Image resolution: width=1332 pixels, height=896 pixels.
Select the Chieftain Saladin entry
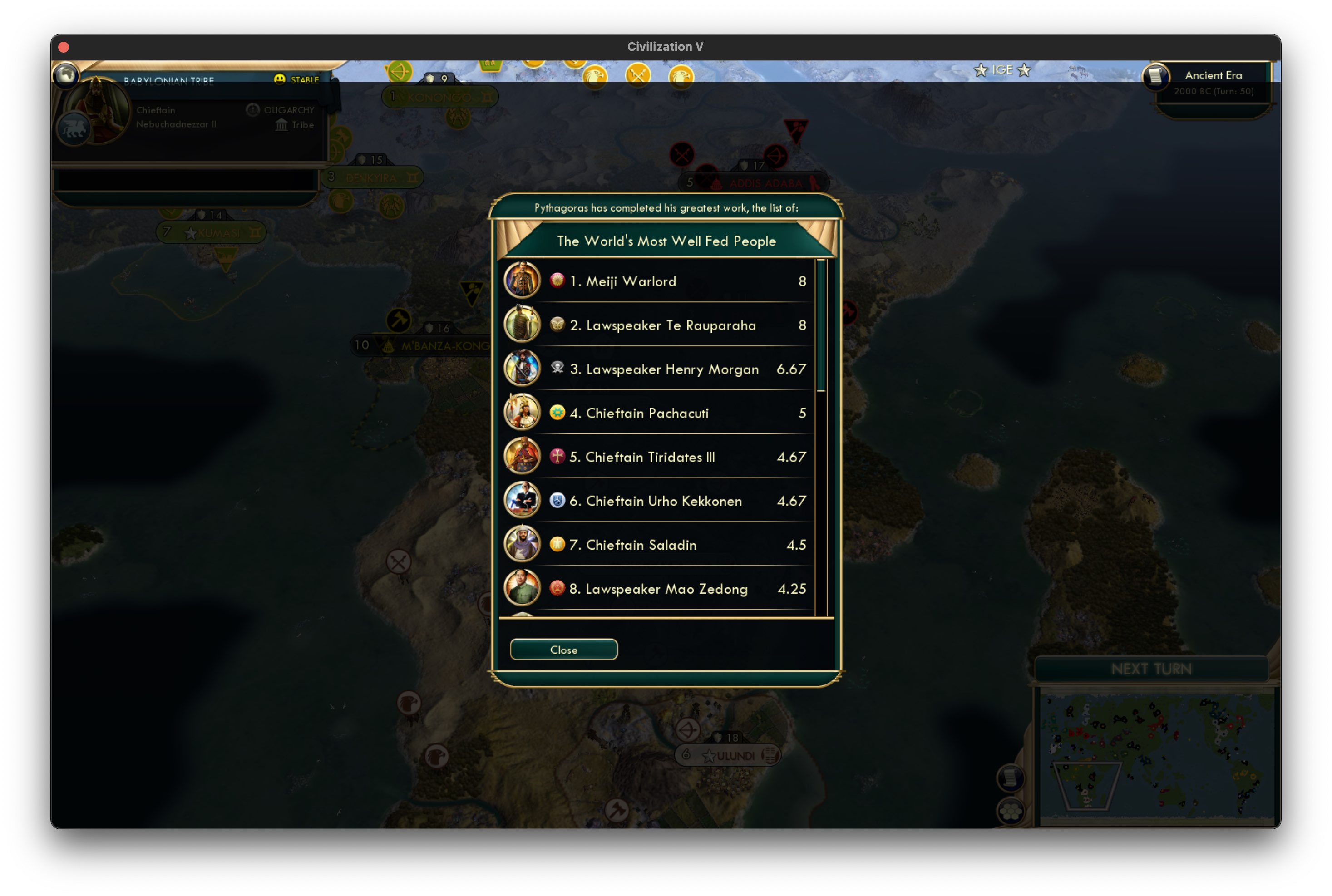(657, 545)
